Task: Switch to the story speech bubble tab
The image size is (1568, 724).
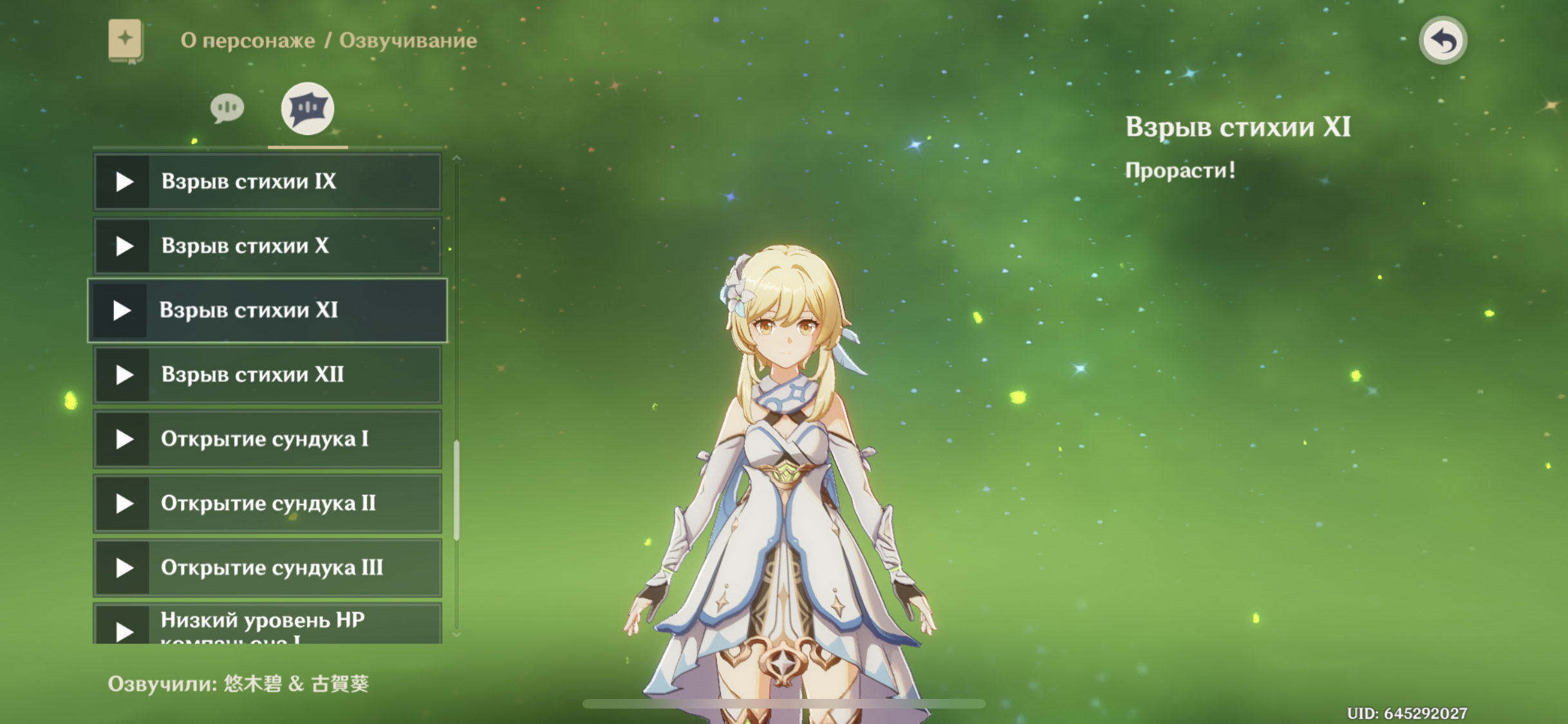Action: pos(227,108)
